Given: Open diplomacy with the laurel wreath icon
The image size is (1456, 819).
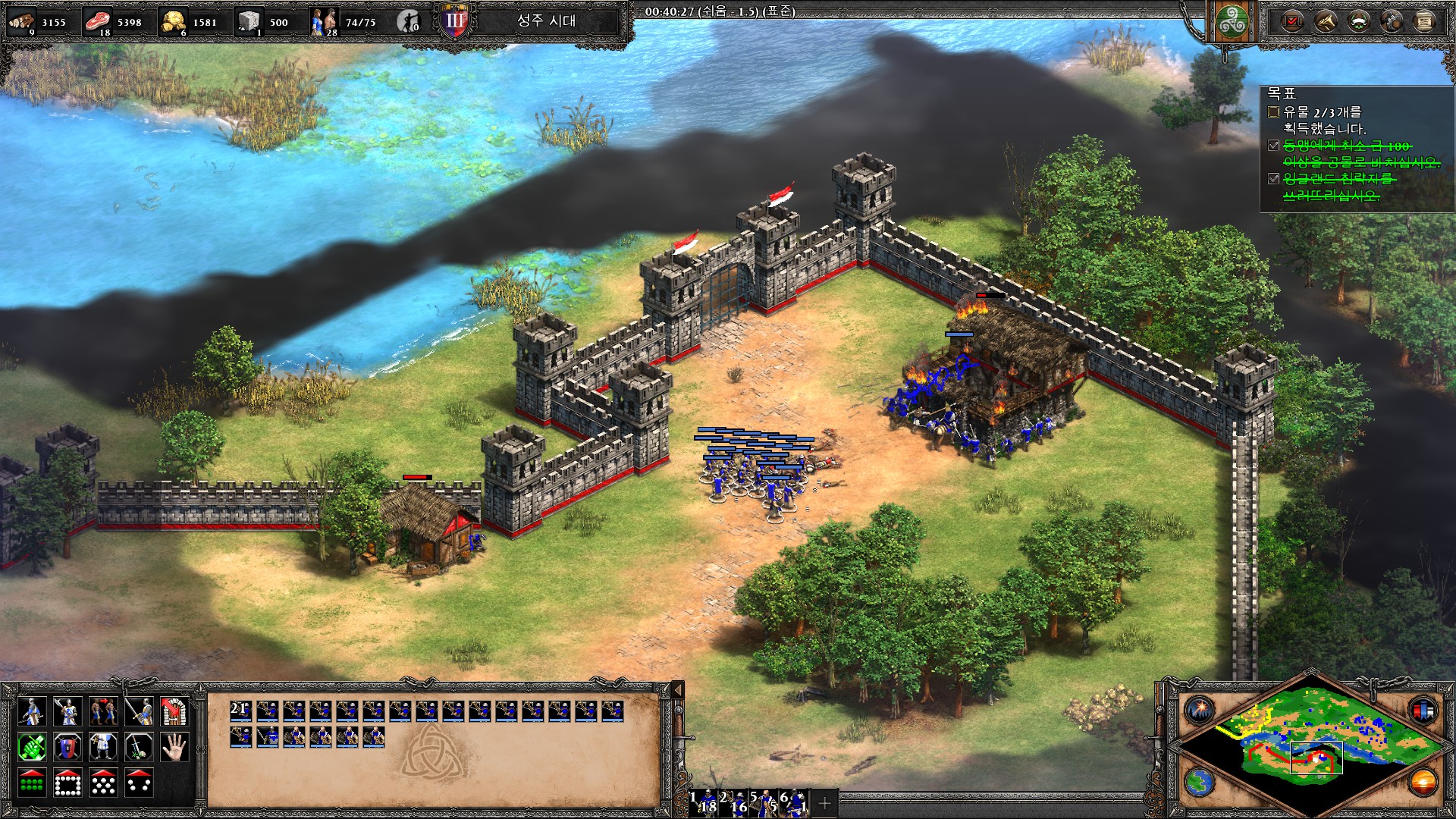Looking at the screenshot, I should tap(1358, 21).
